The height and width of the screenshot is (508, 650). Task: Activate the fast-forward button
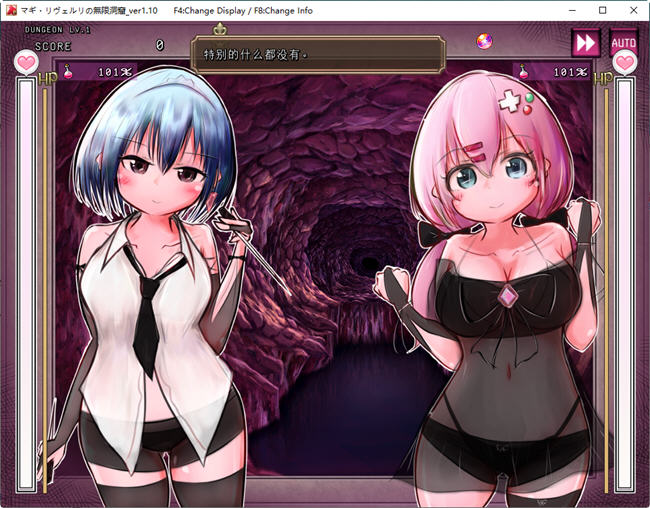click(585, 42)
